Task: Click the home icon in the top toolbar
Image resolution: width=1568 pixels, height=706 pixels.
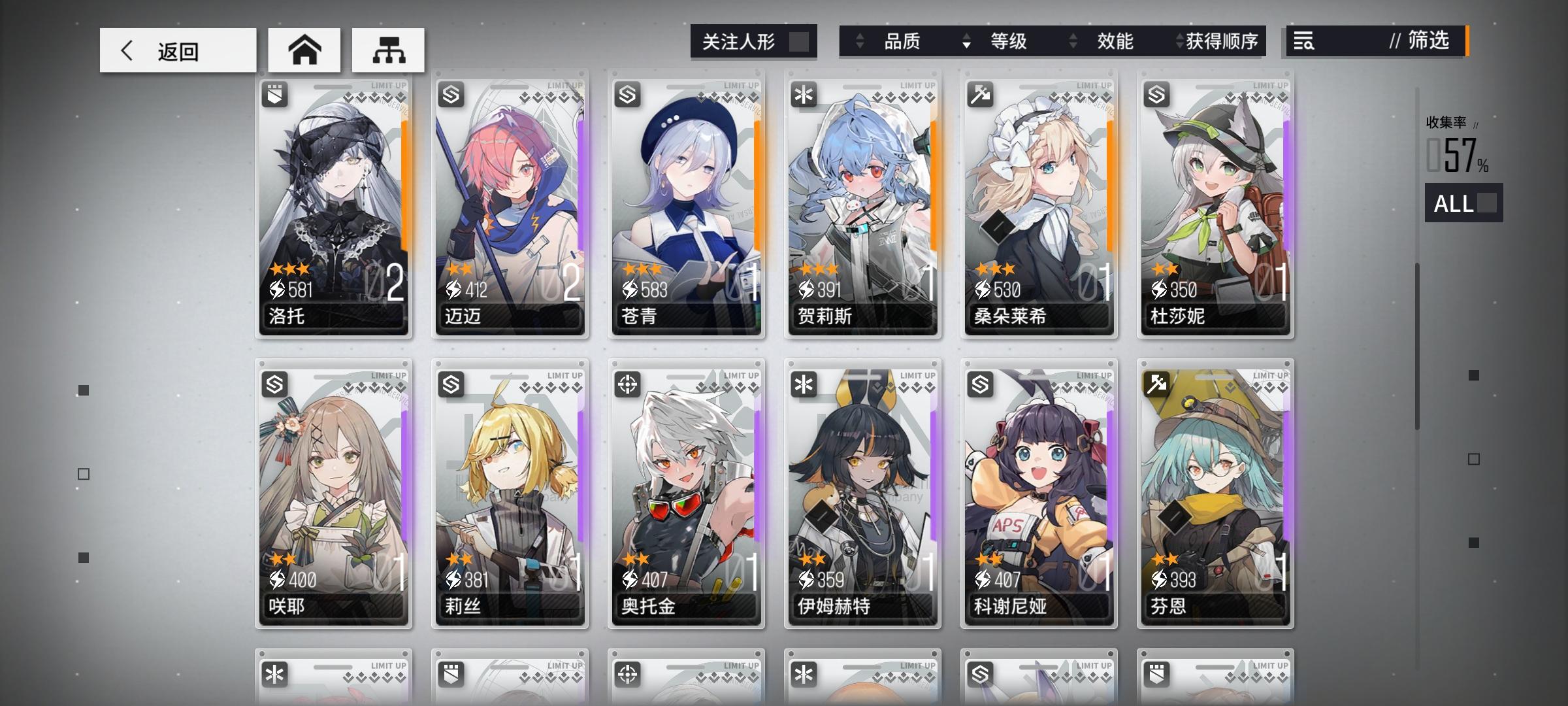Action: click(x=304, y=49)
